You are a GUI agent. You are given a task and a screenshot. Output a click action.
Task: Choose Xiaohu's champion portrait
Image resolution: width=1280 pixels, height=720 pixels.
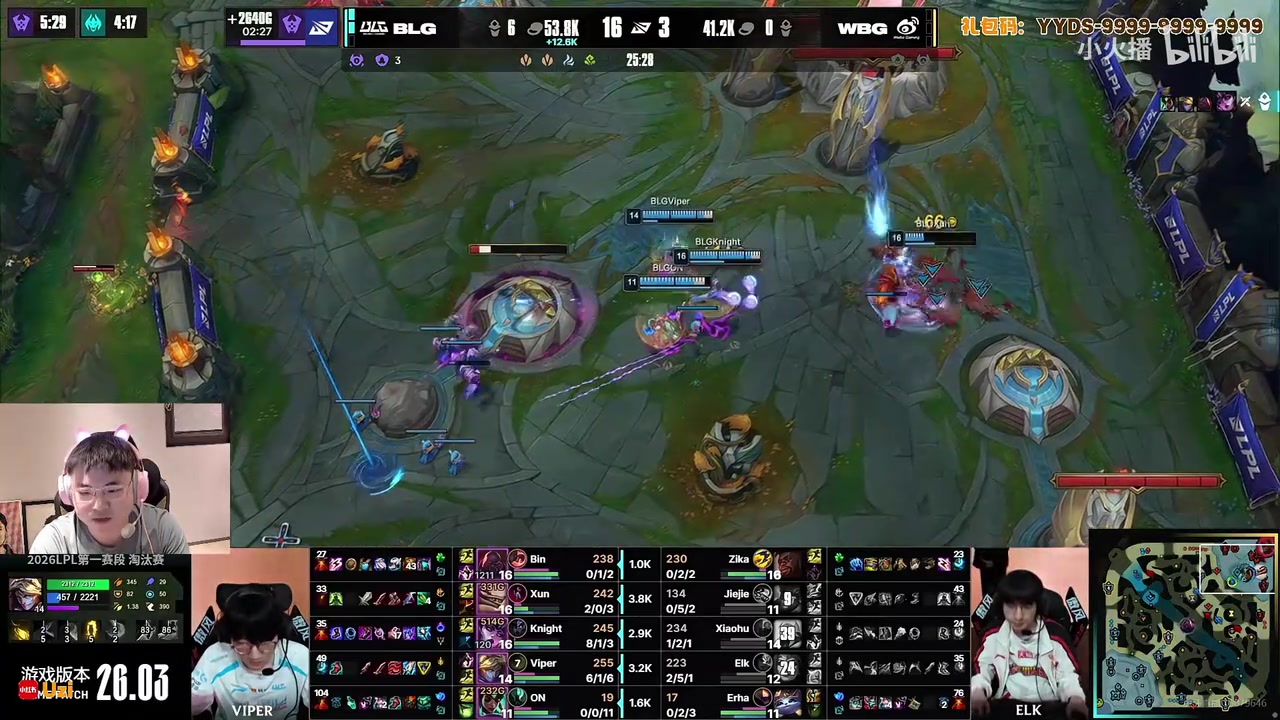point(787,633)
